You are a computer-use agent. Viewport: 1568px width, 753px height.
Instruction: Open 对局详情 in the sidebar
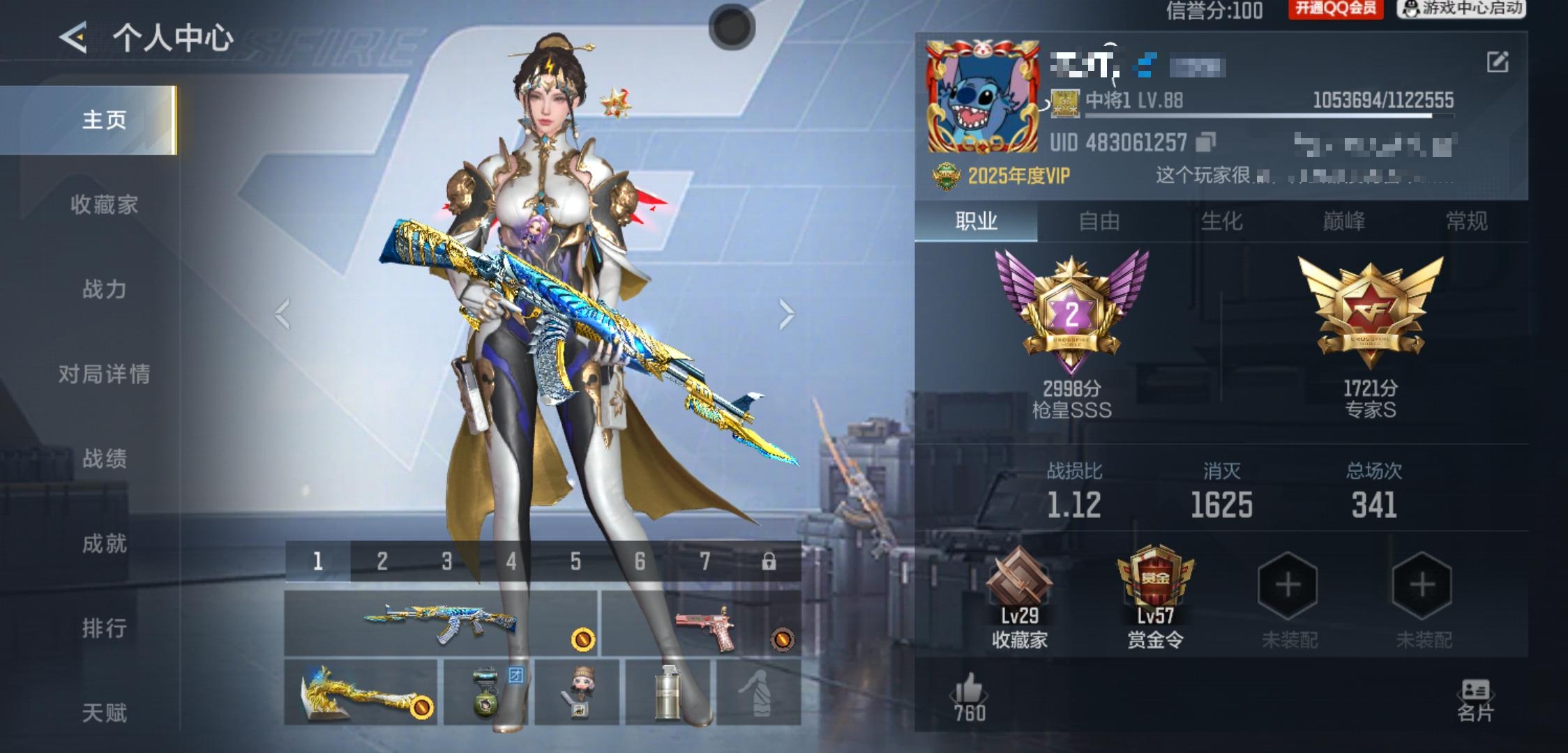click(105, 374)
